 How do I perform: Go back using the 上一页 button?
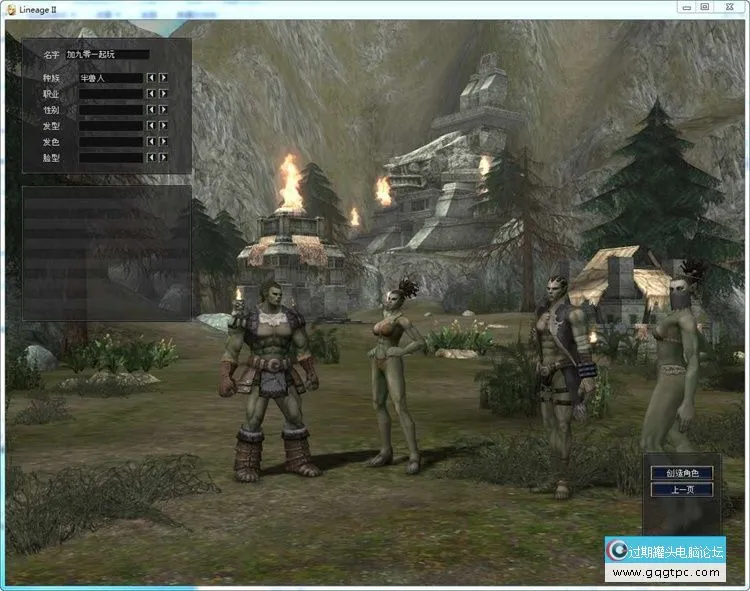(682, 490)
